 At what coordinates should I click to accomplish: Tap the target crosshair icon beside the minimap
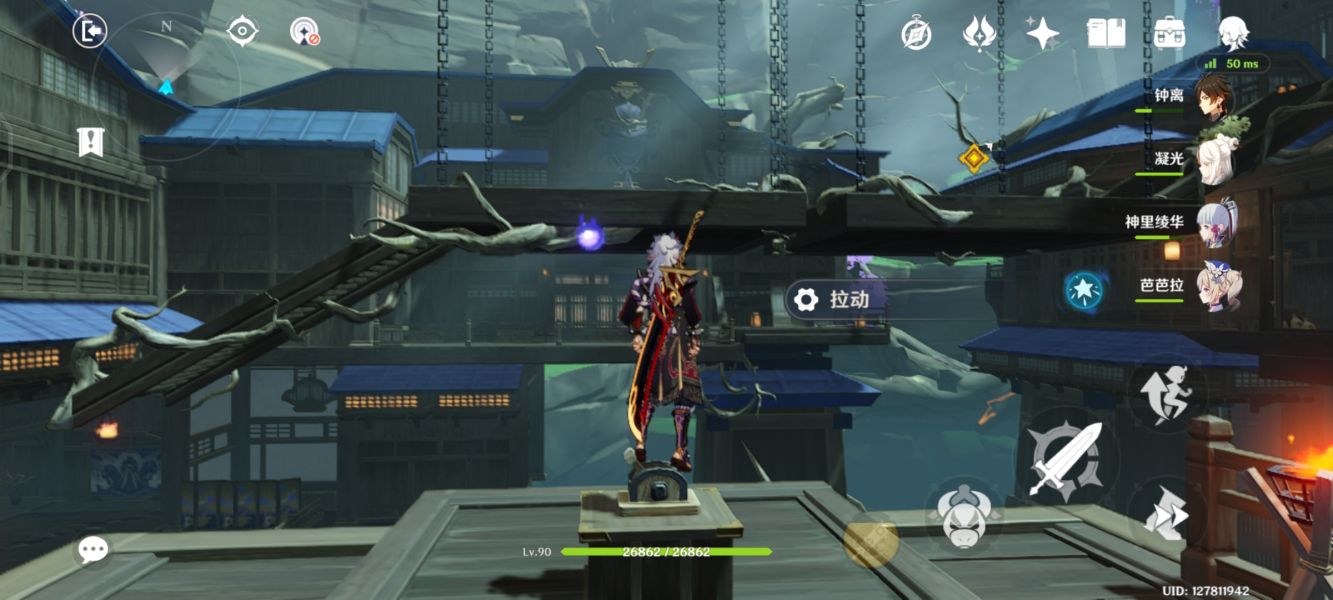coord(242,31)
